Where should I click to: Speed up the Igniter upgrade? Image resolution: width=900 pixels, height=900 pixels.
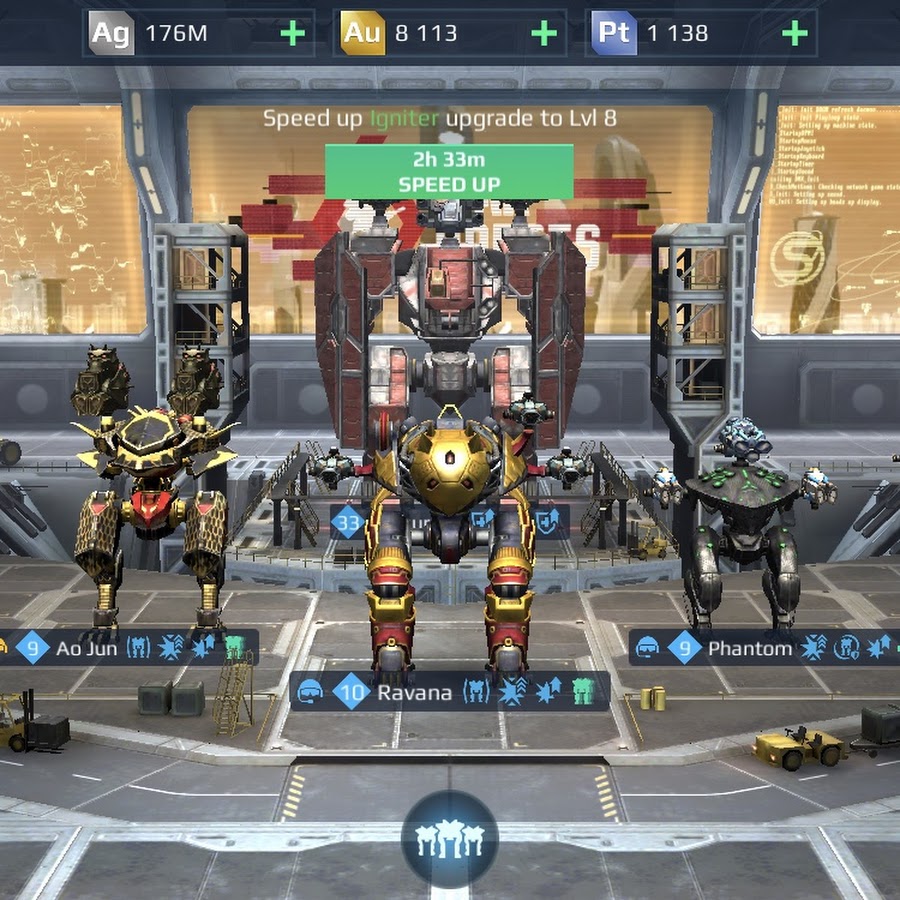click(x=449, y=171)
